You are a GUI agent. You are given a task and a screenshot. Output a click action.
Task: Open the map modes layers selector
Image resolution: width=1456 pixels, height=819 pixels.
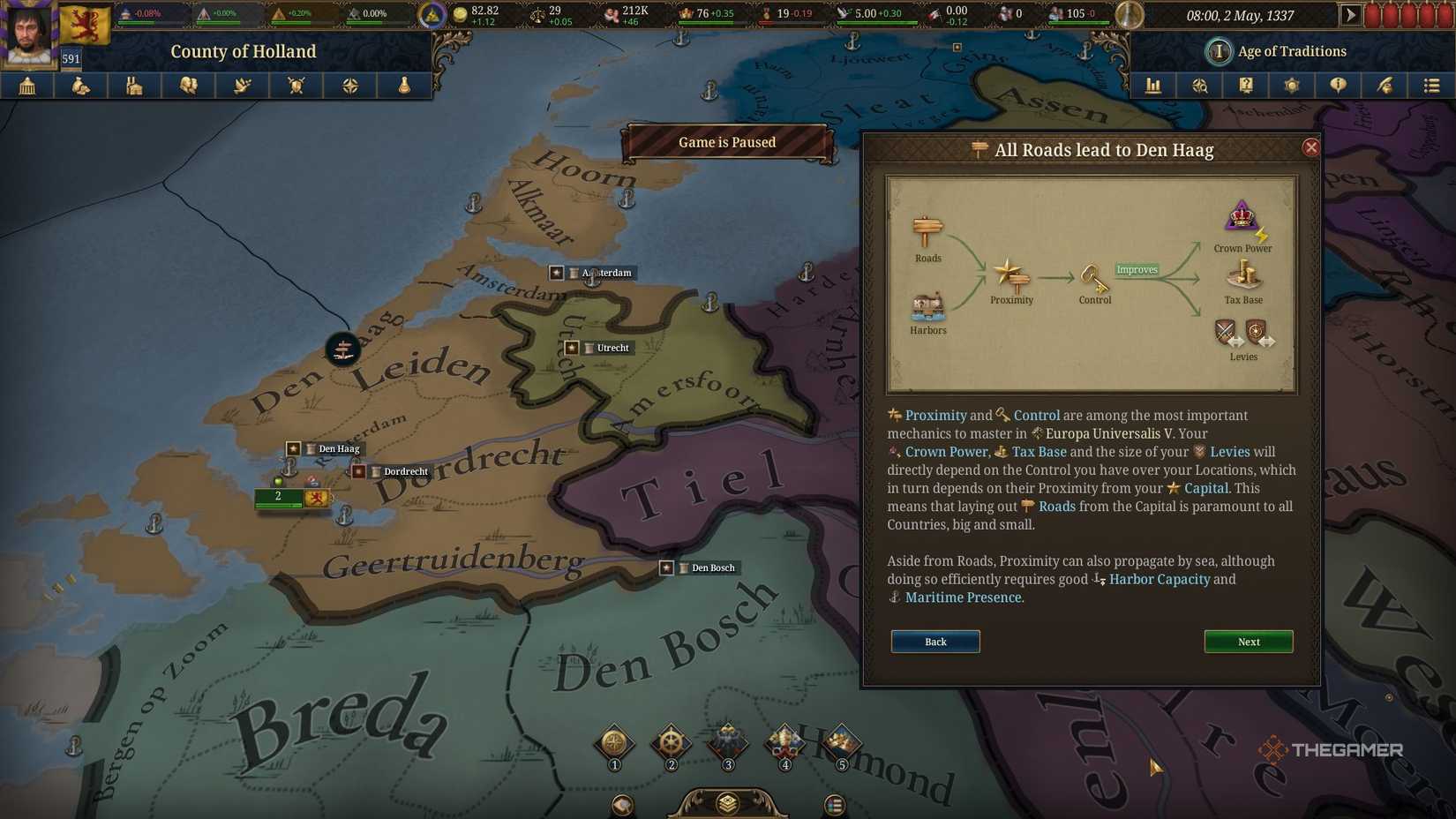(726, 803)
